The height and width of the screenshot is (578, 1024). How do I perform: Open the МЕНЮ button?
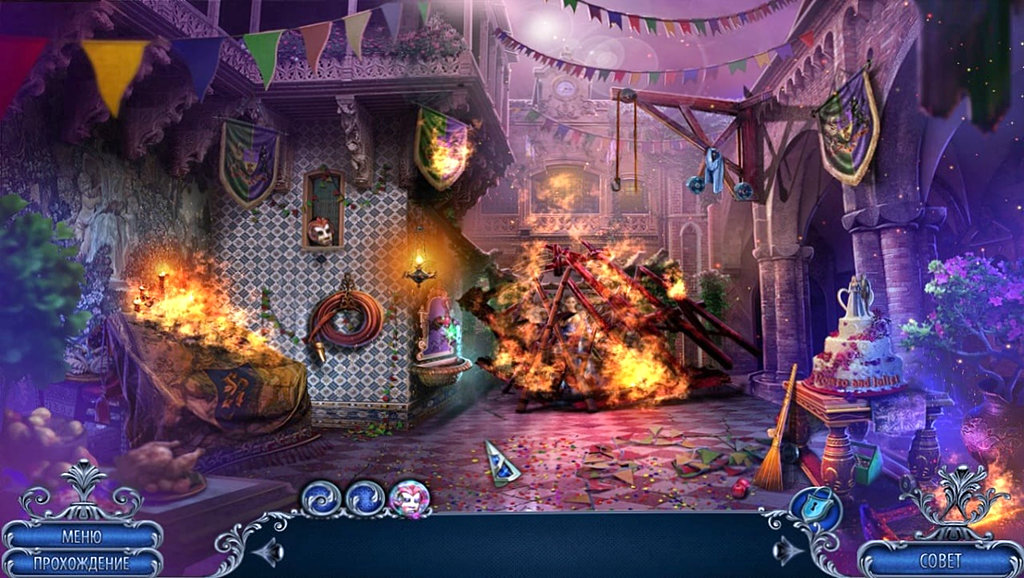(81, 537)
